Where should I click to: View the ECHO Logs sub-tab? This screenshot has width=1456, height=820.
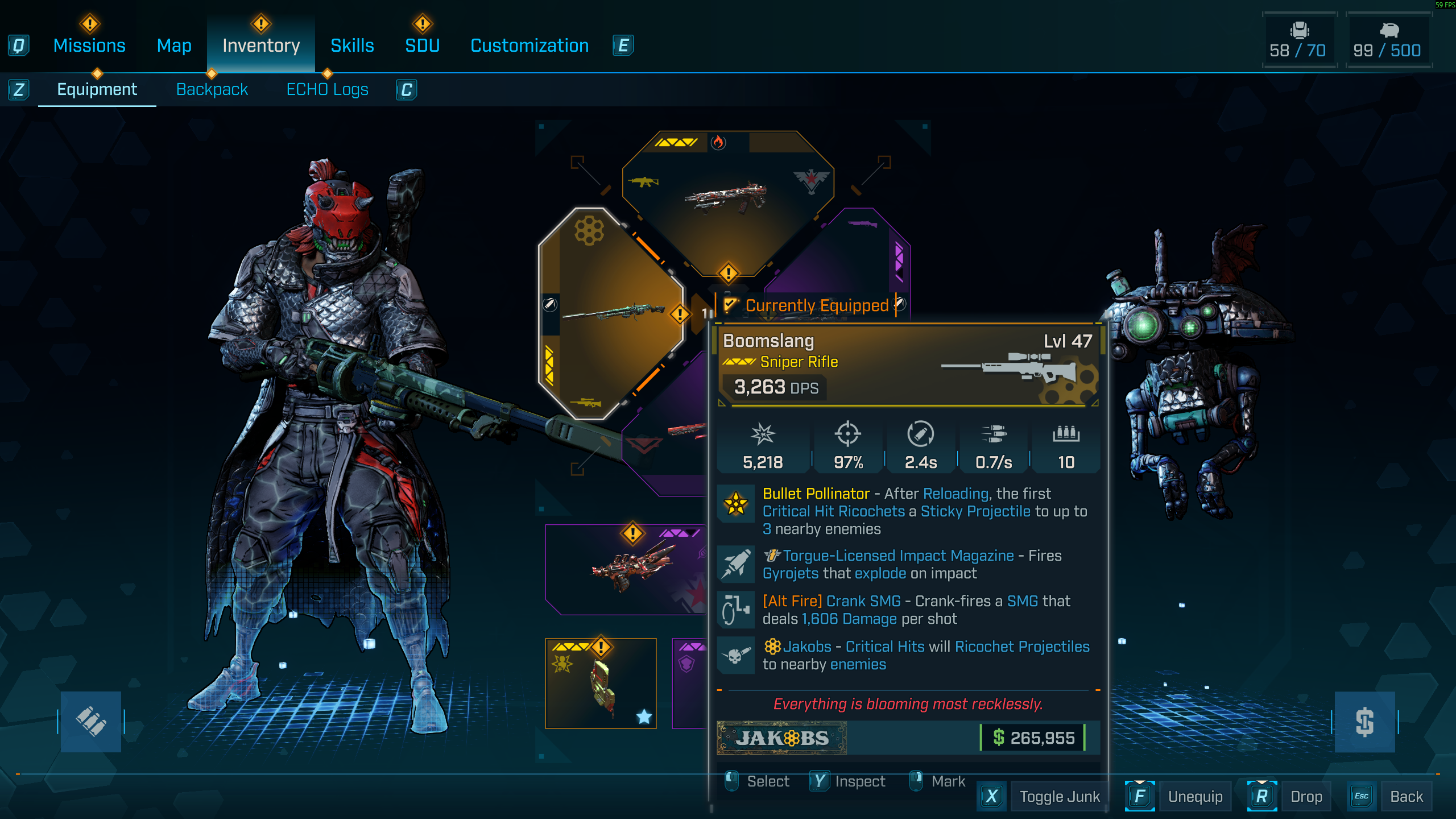(328, 89)
